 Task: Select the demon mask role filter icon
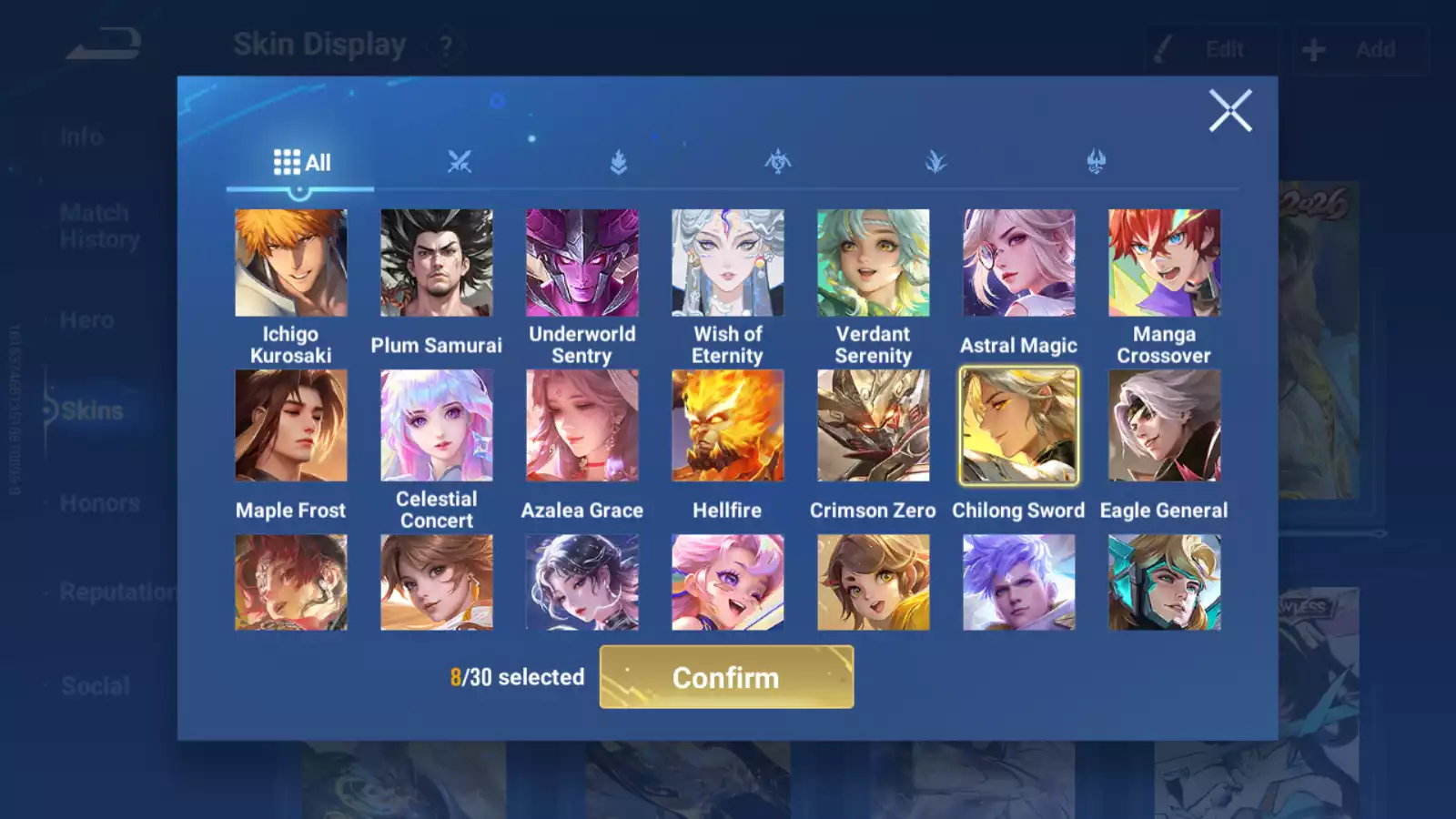click(x=1096, y=161)
